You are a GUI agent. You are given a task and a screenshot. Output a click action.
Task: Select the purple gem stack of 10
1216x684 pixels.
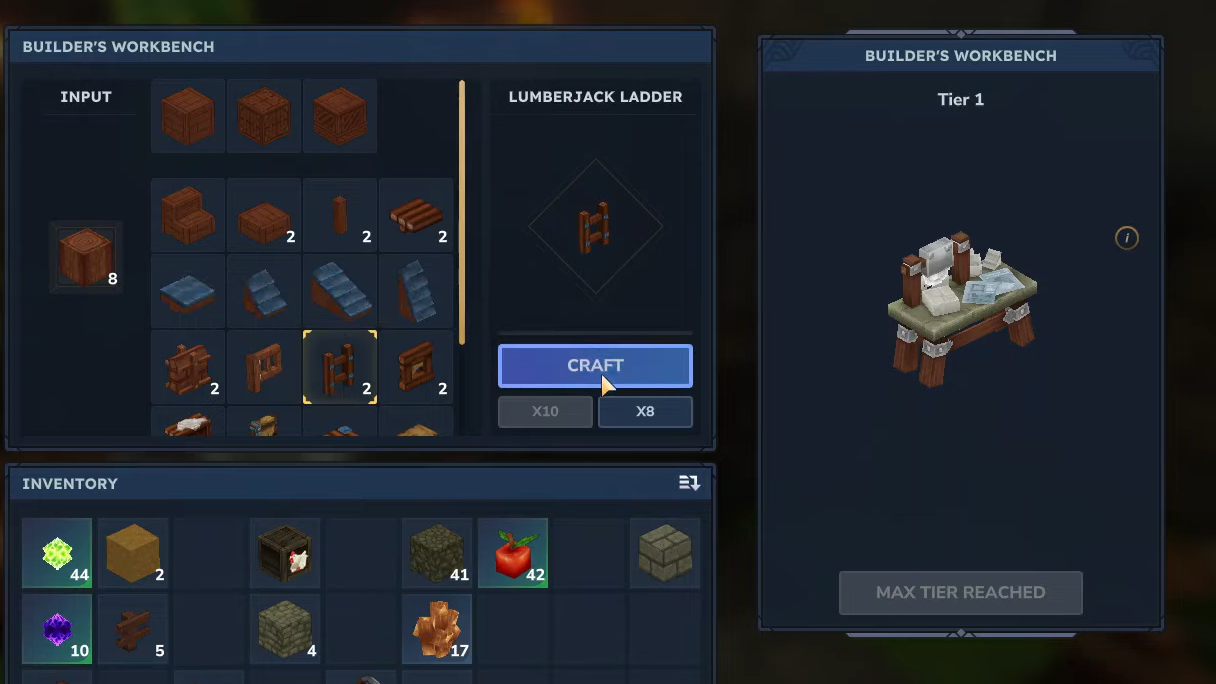[57, 629]
